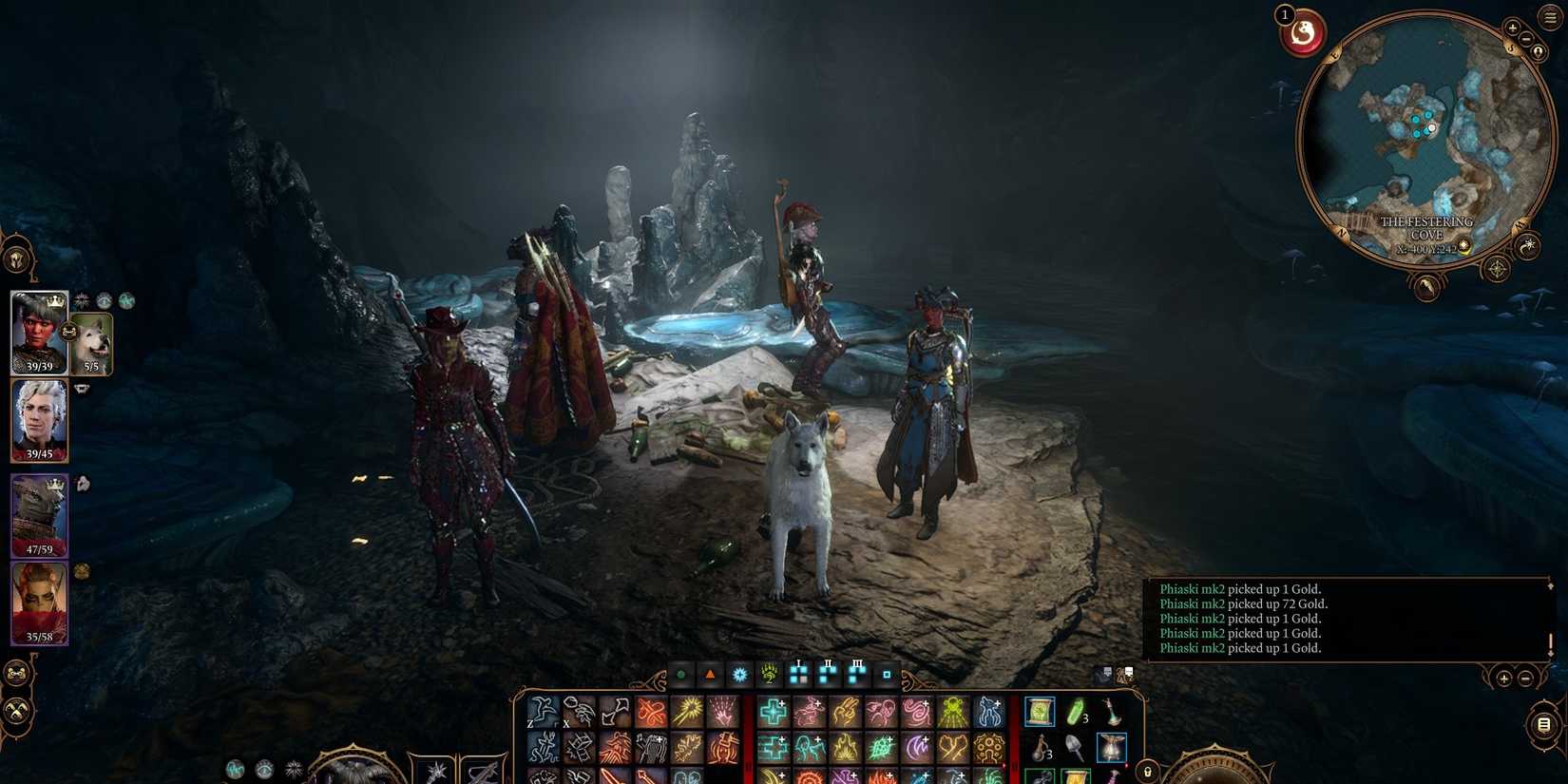Cast Healing Word from the spell hotbar

[773, 711]
